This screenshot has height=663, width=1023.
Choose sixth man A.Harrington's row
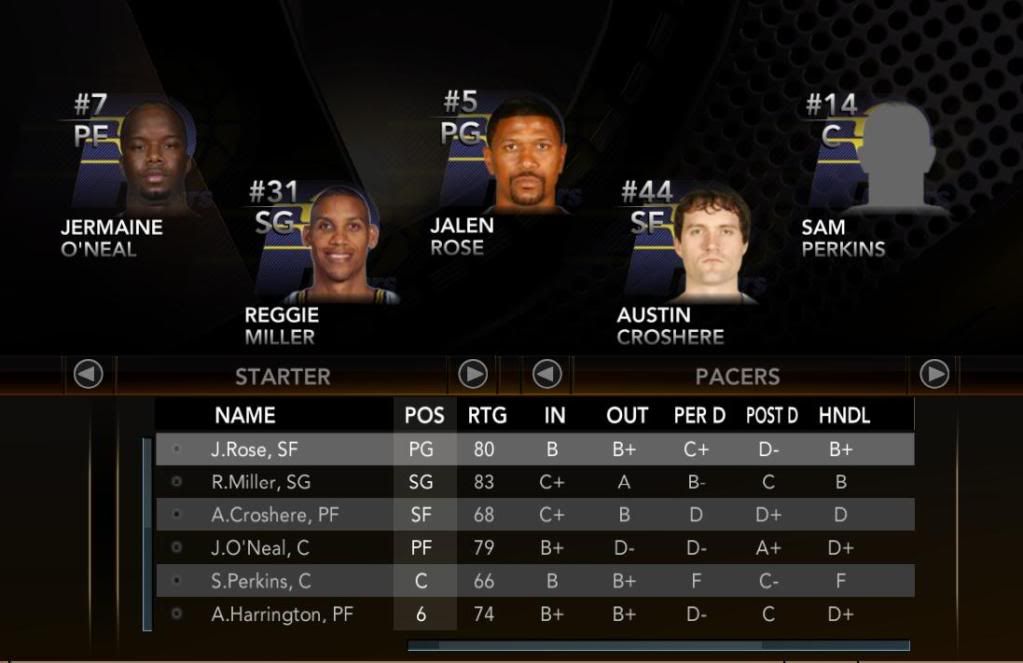pyautogui.click(x=534, y=614)
